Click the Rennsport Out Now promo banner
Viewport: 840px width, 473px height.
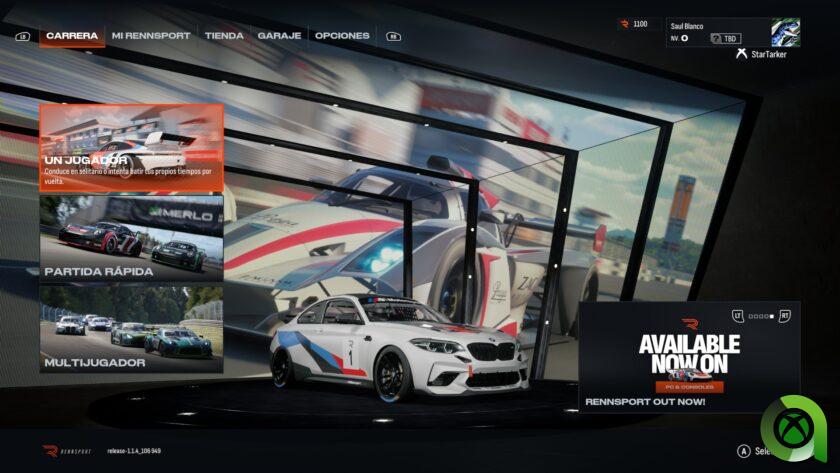689,357
